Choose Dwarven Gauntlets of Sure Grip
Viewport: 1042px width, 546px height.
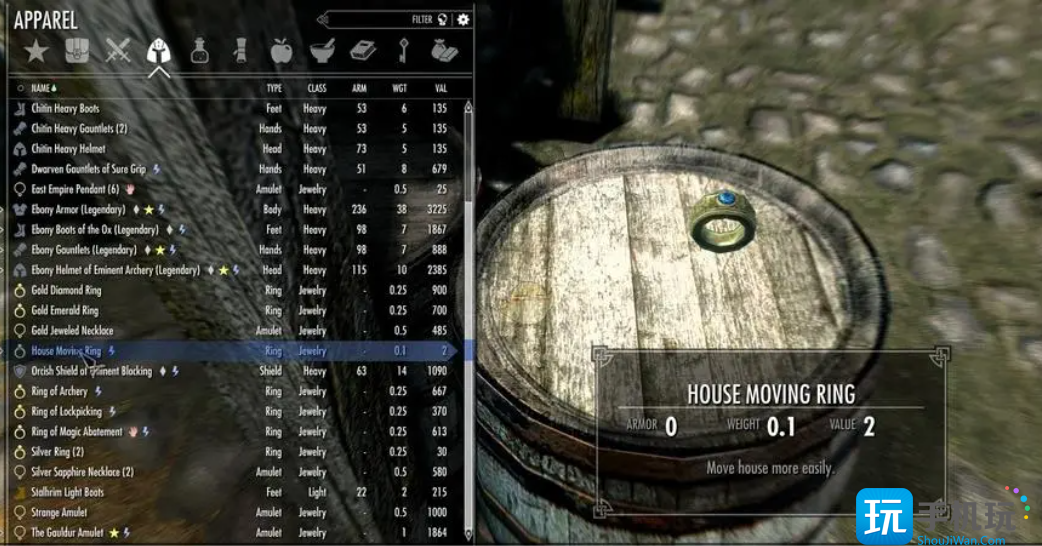tap(88, 169)
